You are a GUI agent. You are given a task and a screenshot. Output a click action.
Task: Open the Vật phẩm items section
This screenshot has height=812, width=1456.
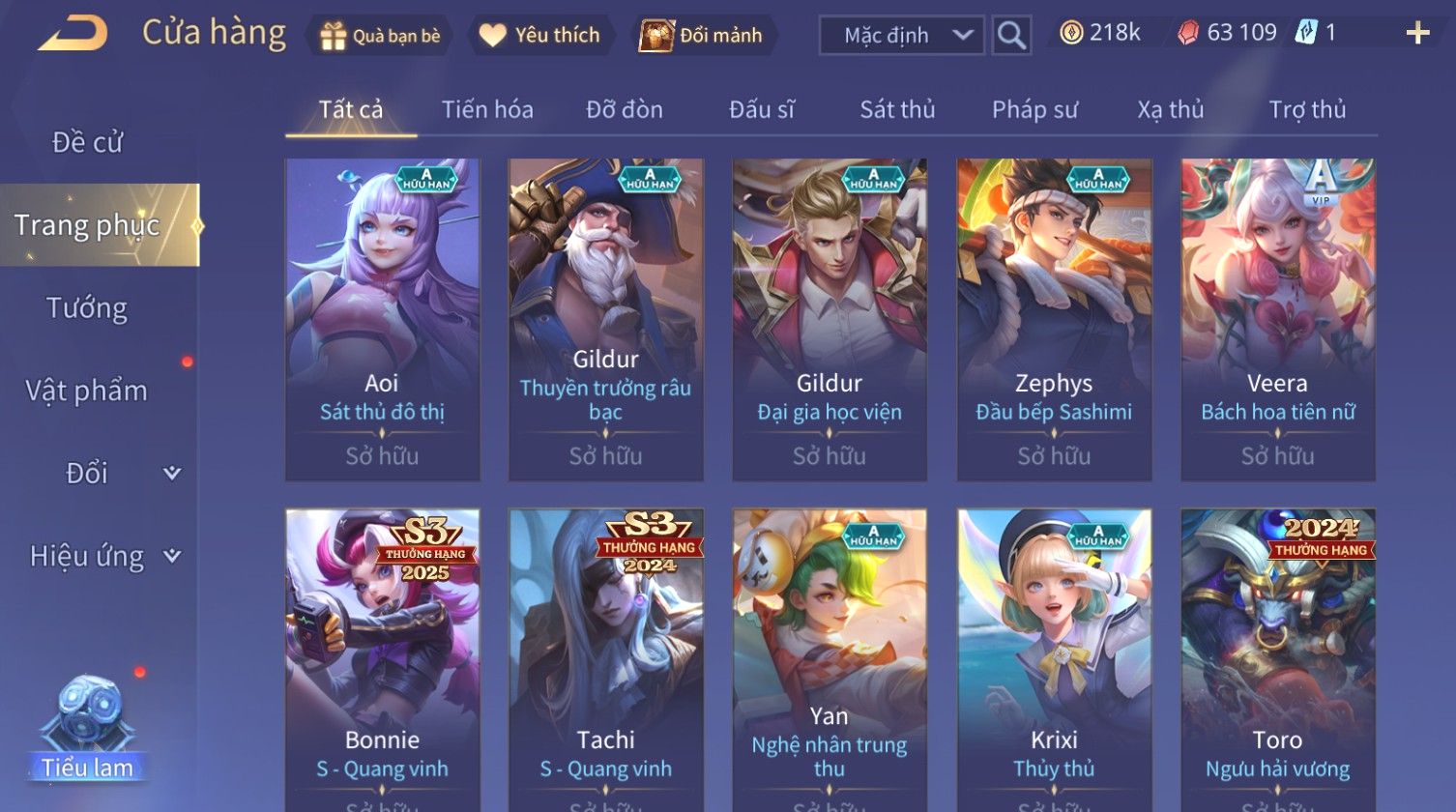point(87,391)
